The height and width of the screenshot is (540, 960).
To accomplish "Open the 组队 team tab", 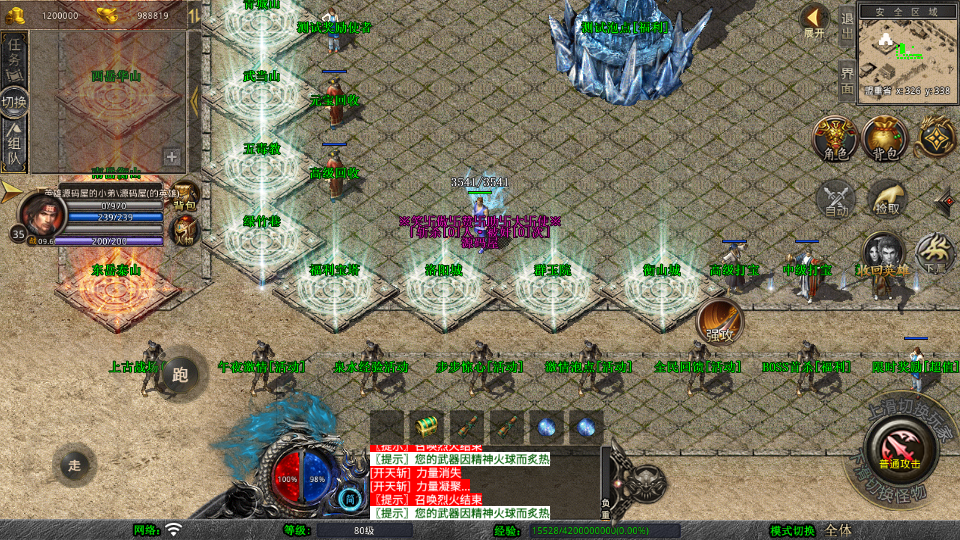I will 14,147.
